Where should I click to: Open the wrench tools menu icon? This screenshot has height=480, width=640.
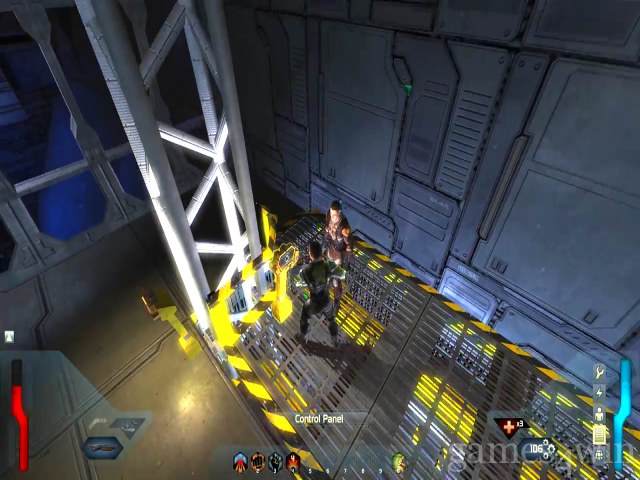[x=600, y=372]
